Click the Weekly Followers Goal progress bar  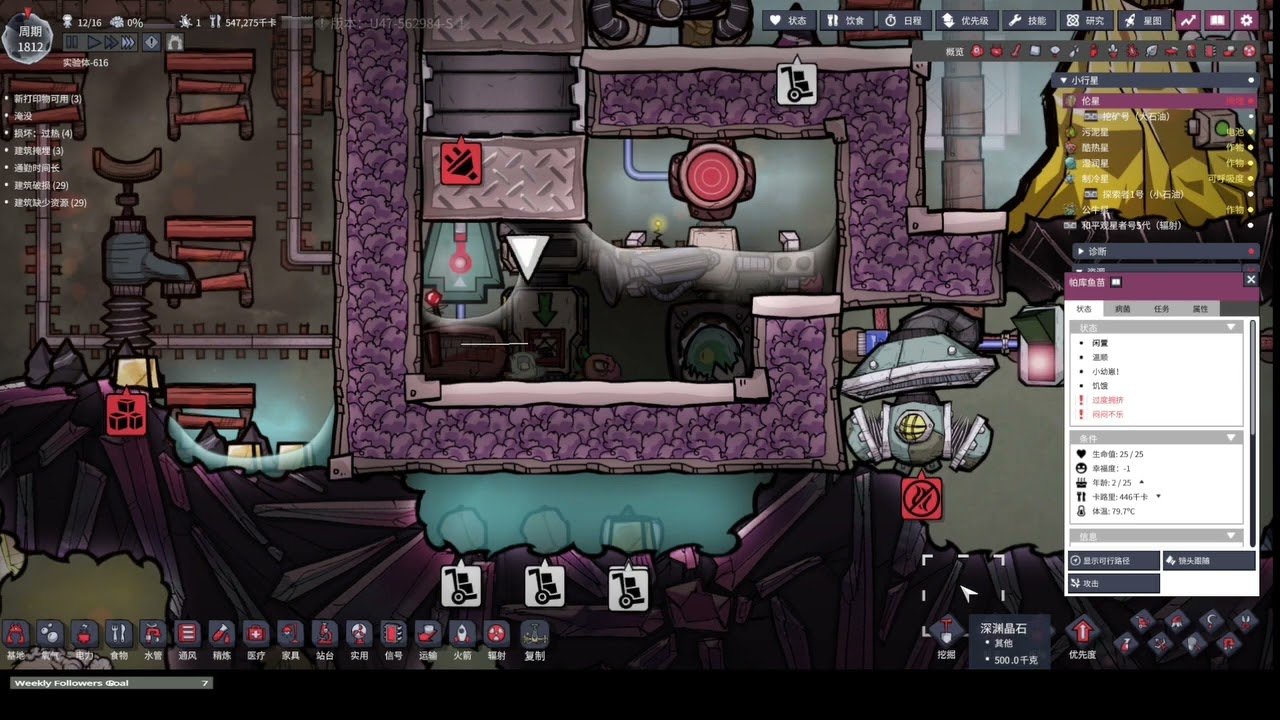(x=110, y=683)
